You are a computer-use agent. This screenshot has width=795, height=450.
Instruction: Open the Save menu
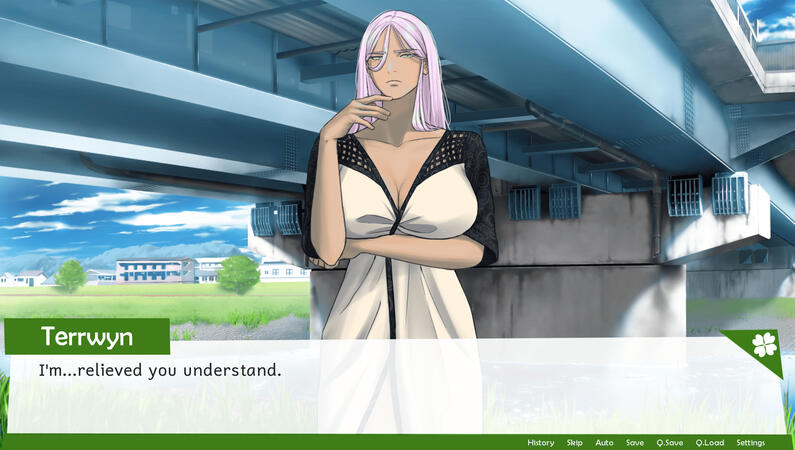coord(635,443)
